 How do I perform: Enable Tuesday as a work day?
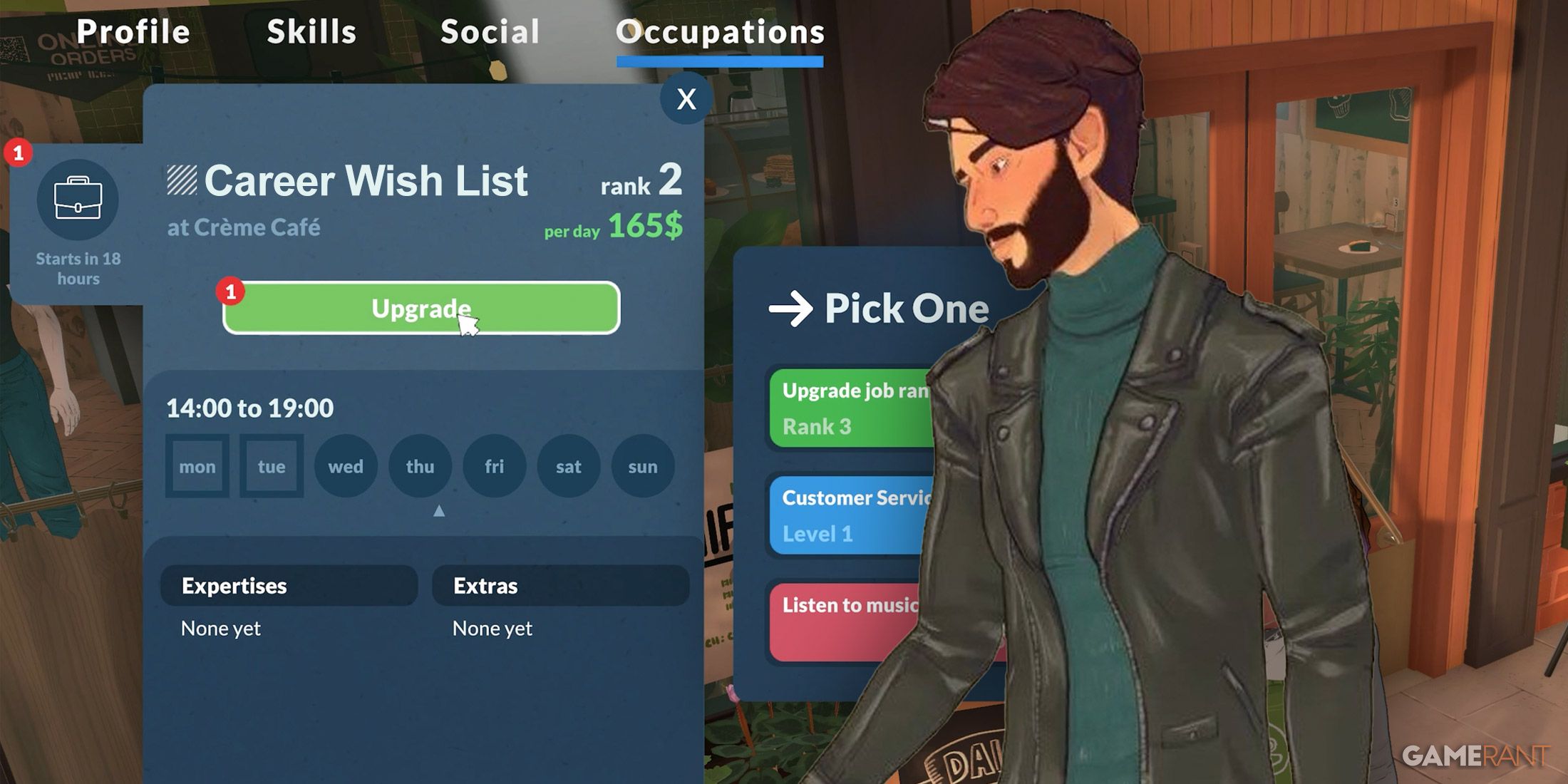(x=271, y=466)
